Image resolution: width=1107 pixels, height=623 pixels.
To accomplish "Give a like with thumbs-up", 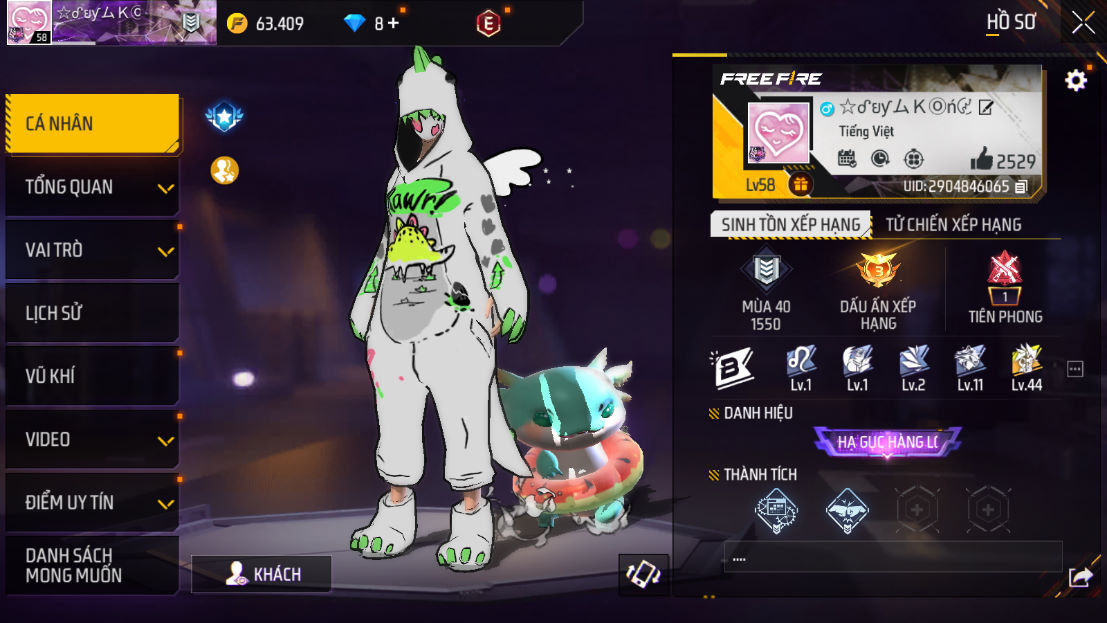I will [x=981, y=160].
